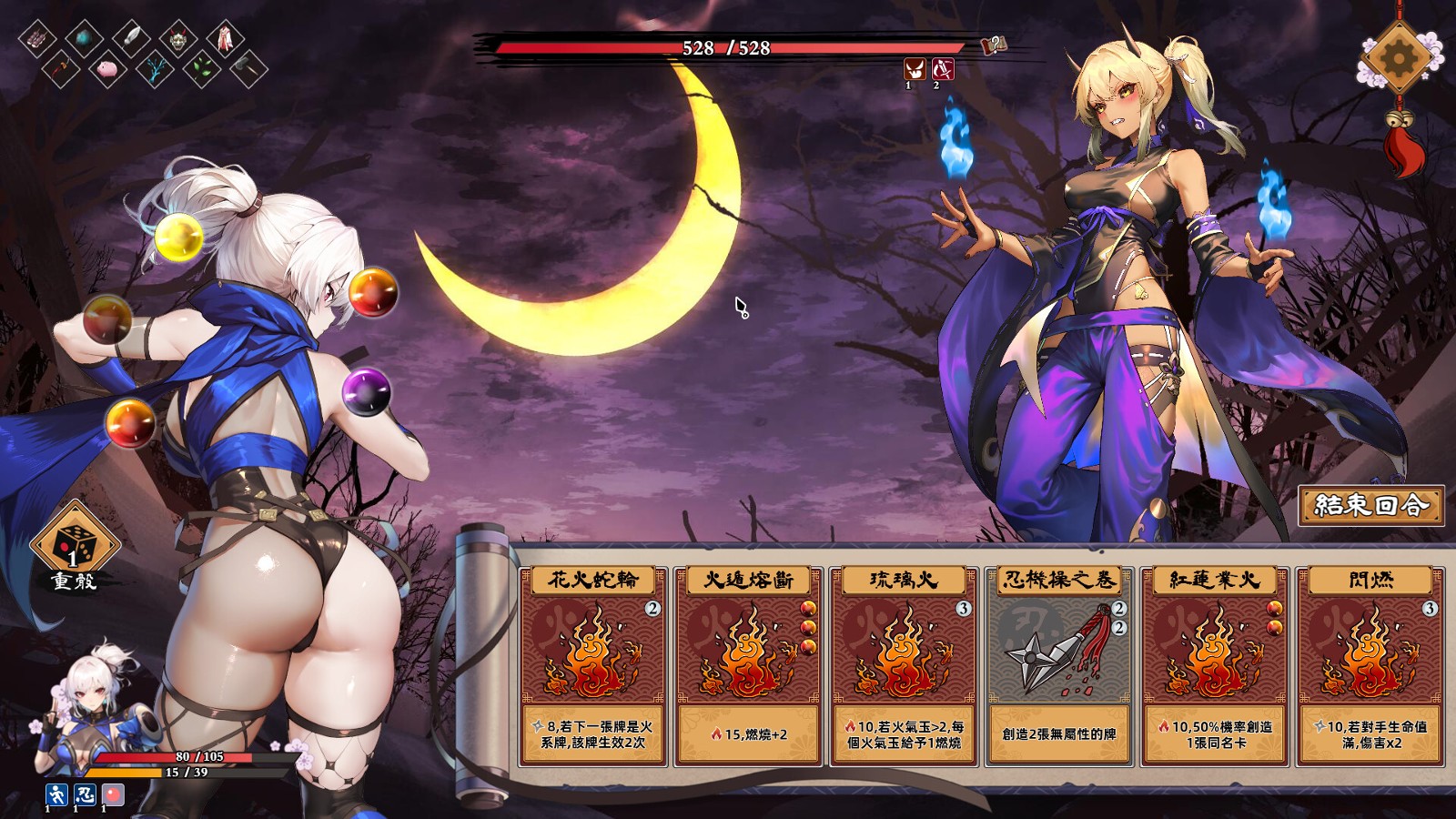Select the 火遁熔斷 card

click(x=748, y=665)
